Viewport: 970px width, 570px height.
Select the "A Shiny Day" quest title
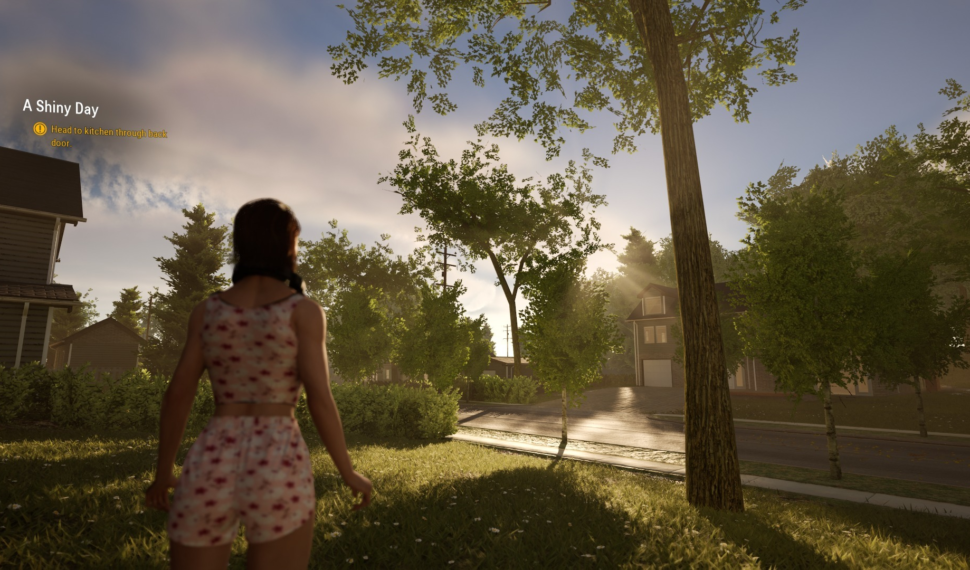61,108
